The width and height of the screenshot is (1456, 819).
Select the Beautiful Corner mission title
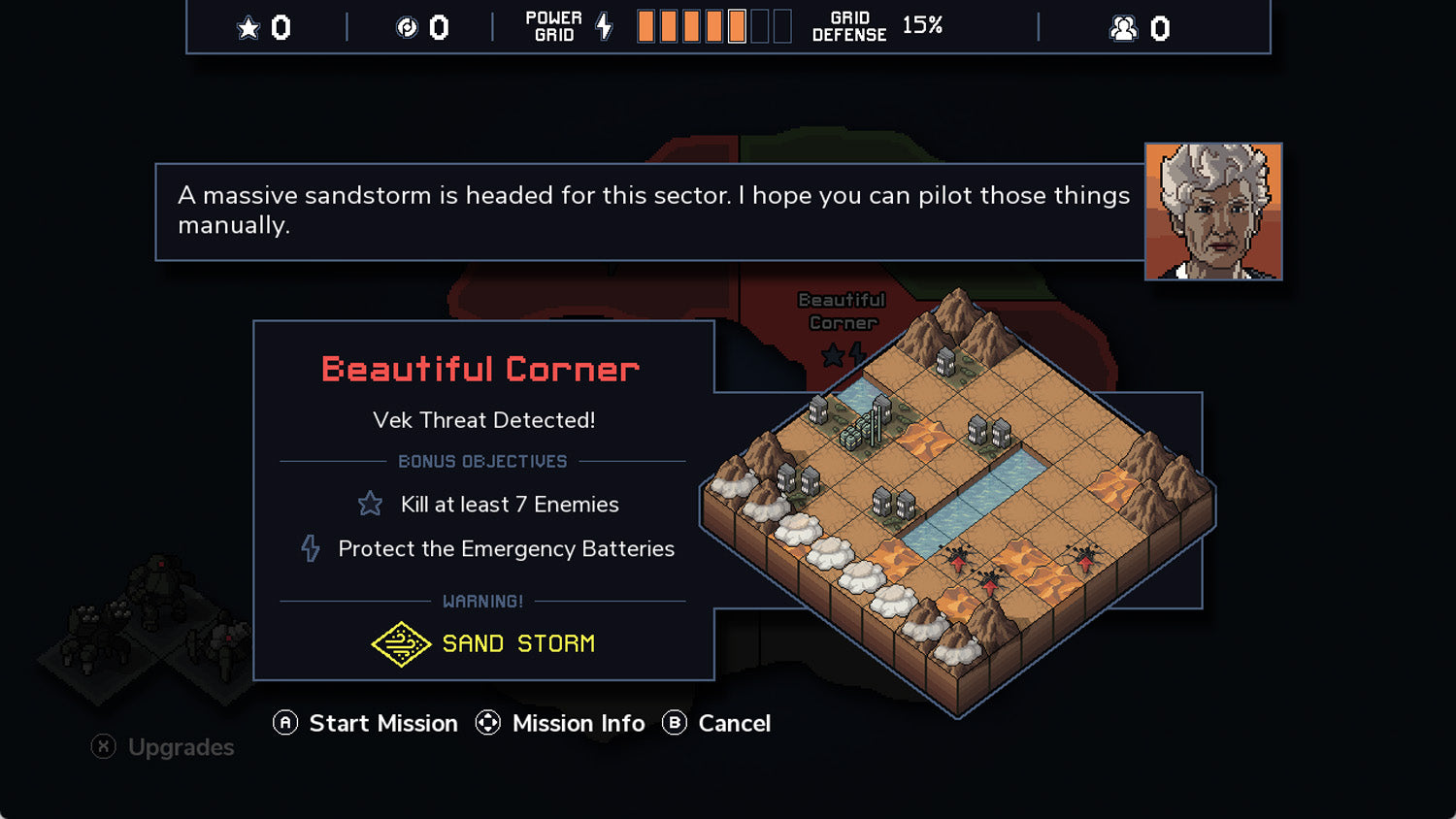[480, 369]
